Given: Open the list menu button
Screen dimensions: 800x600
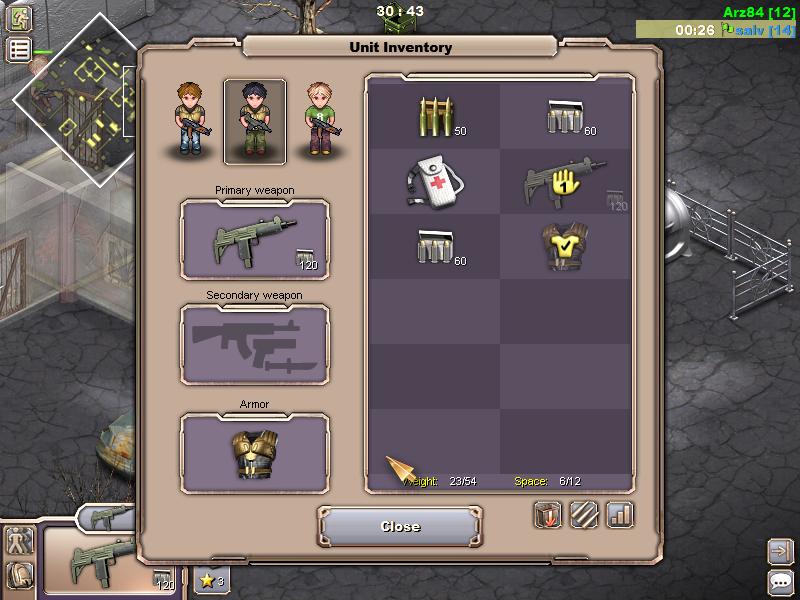Looking at the screenshot, I should (x=19, y=50).
